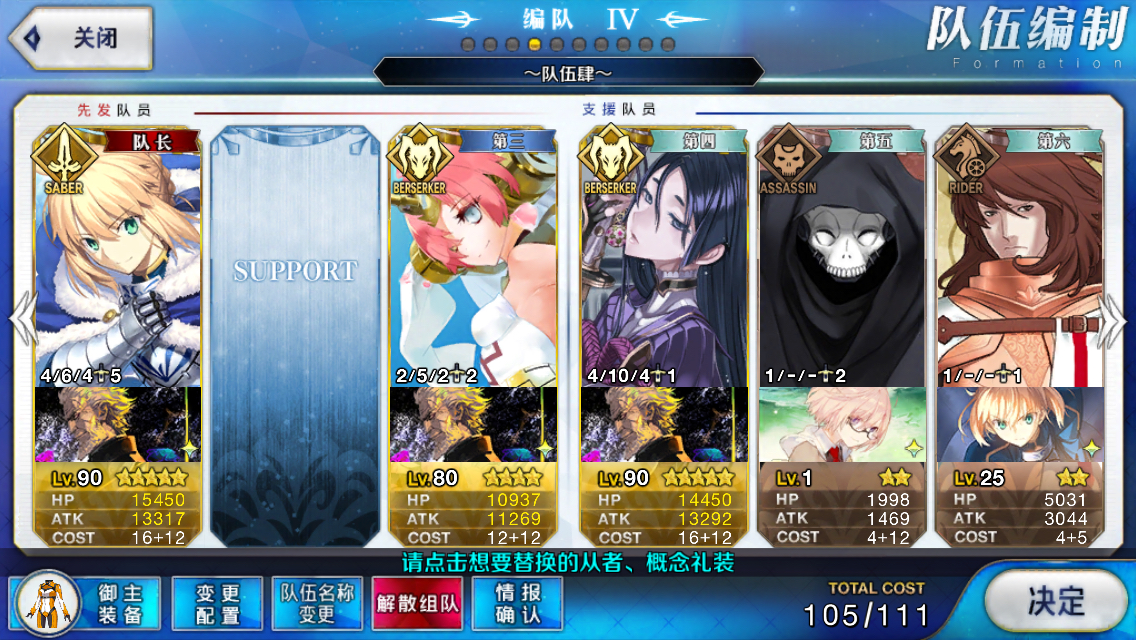Disband the party with 解散组队

(x=417, y=603)
